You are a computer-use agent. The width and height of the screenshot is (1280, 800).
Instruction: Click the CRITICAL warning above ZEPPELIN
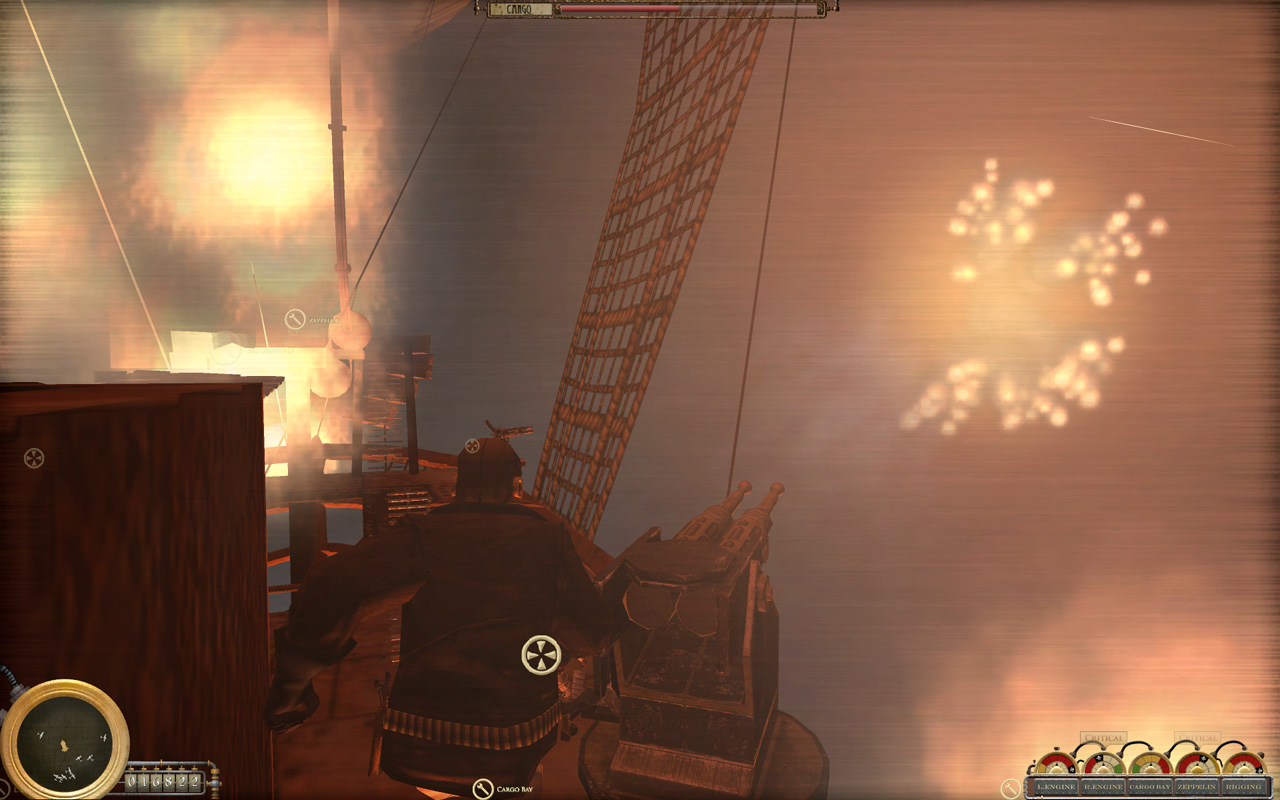pos(1198,737)
